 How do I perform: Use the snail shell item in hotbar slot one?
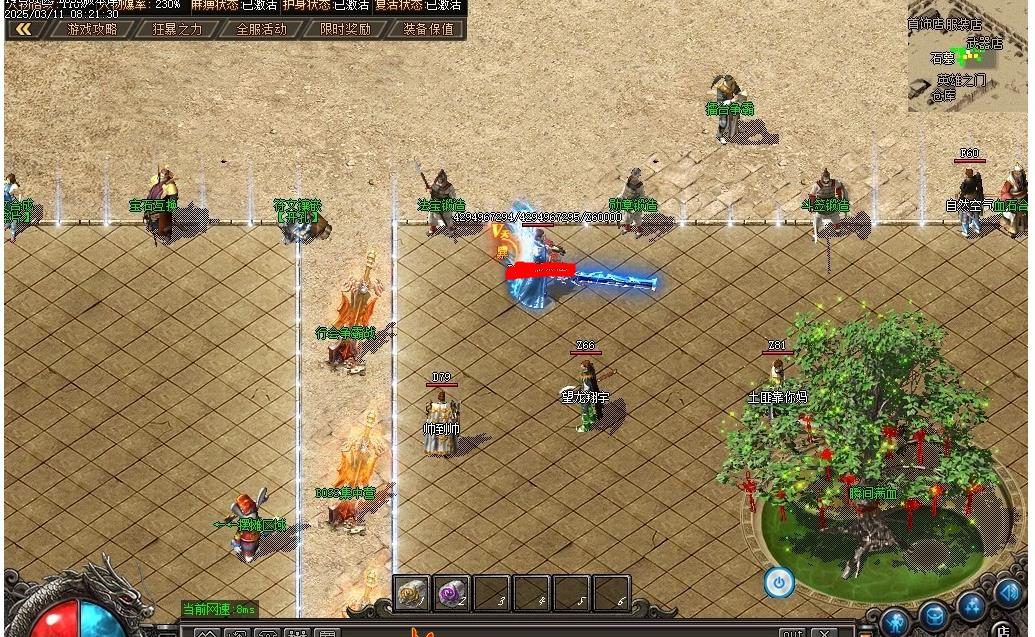click(412, 594)
